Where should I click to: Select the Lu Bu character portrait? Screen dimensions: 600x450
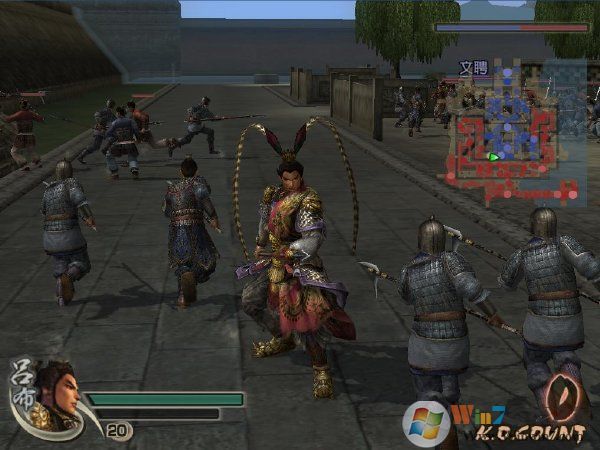(55, 390)
